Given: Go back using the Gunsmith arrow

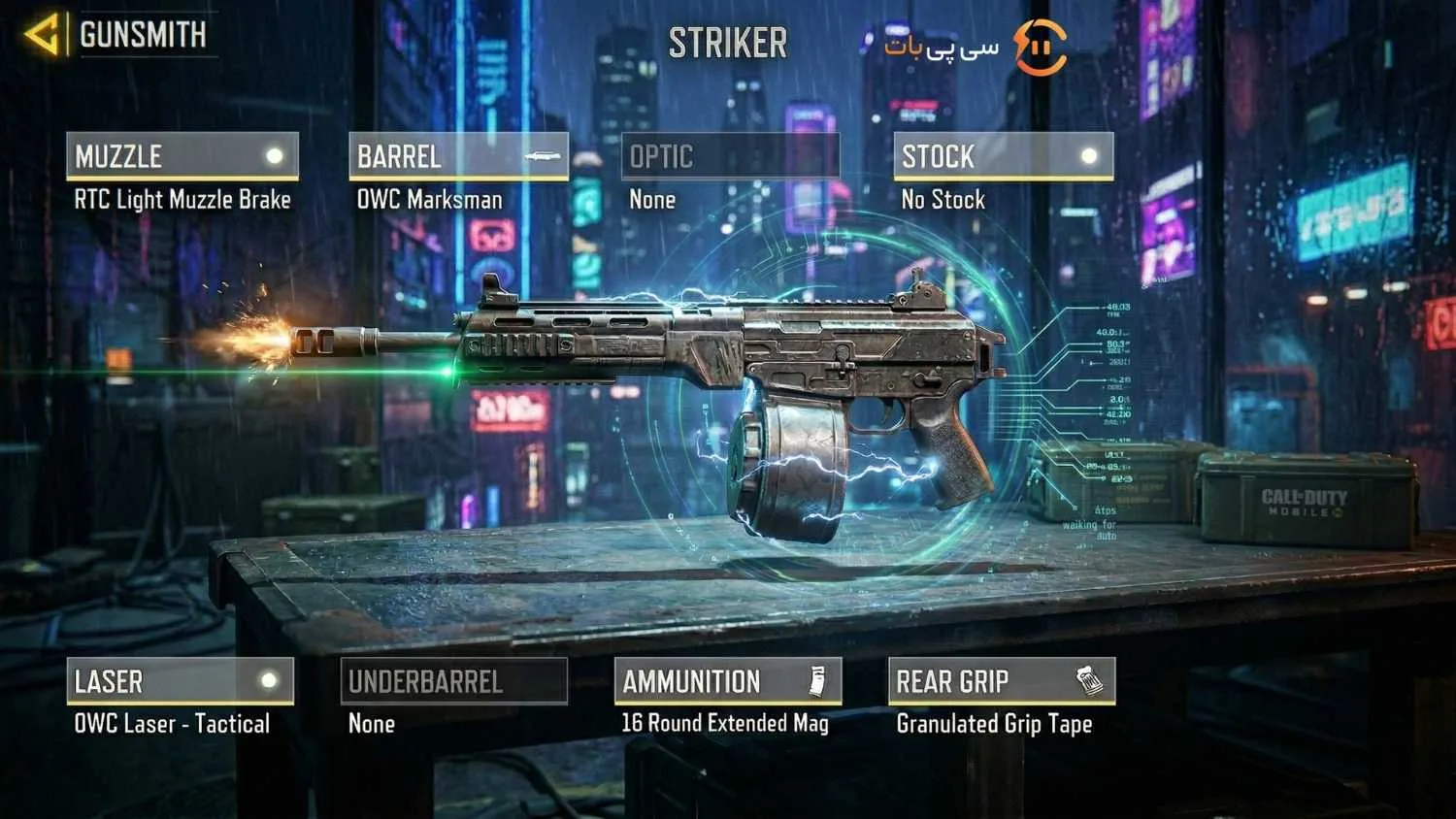Looking at the screenshot, I should [42, 36].
